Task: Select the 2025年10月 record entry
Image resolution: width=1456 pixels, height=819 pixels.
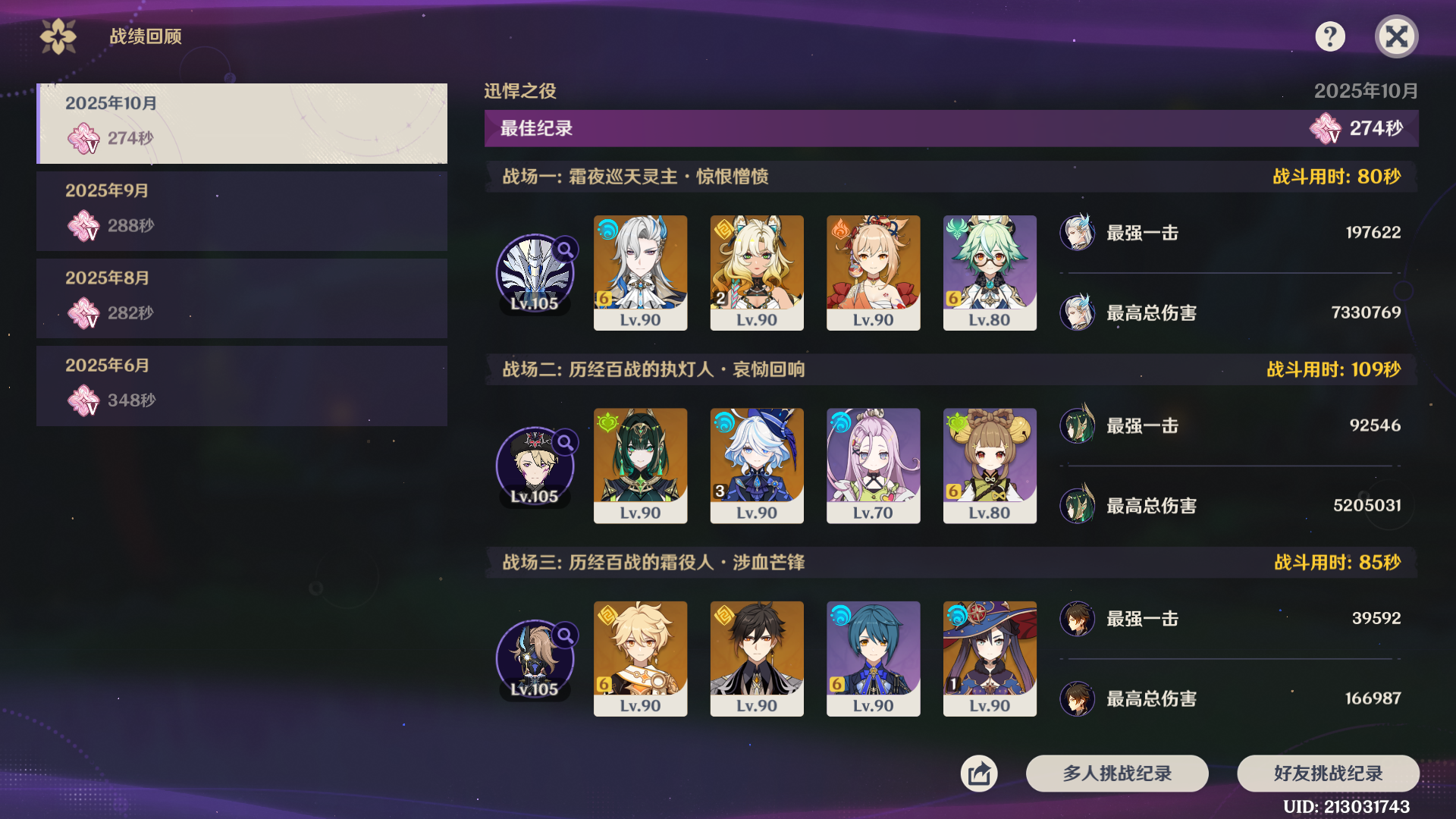Action: coord(241,124)
